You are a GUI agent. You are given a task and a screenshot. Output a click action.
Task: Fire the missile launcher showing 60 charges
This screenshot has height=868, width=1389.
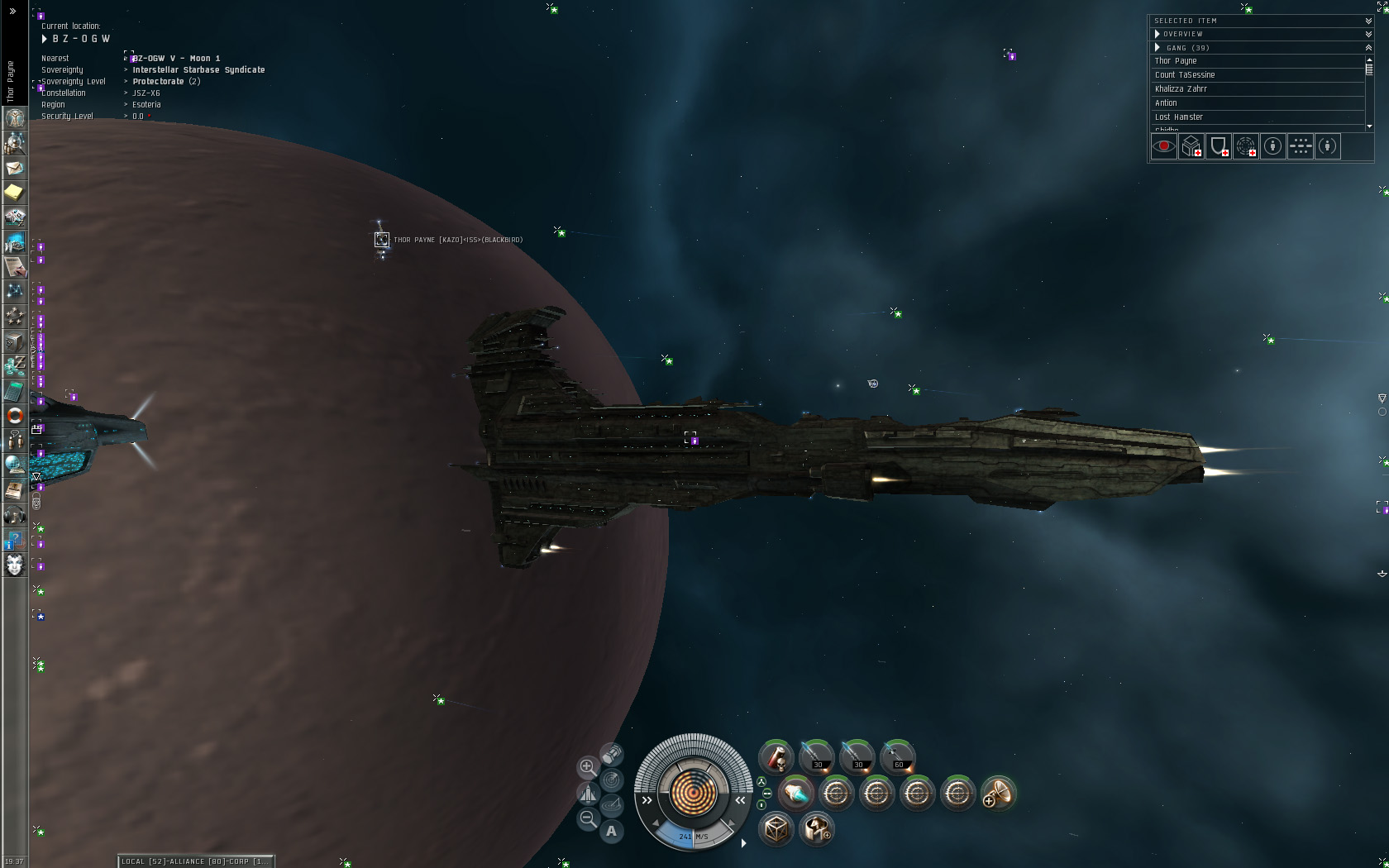point(898,757)
